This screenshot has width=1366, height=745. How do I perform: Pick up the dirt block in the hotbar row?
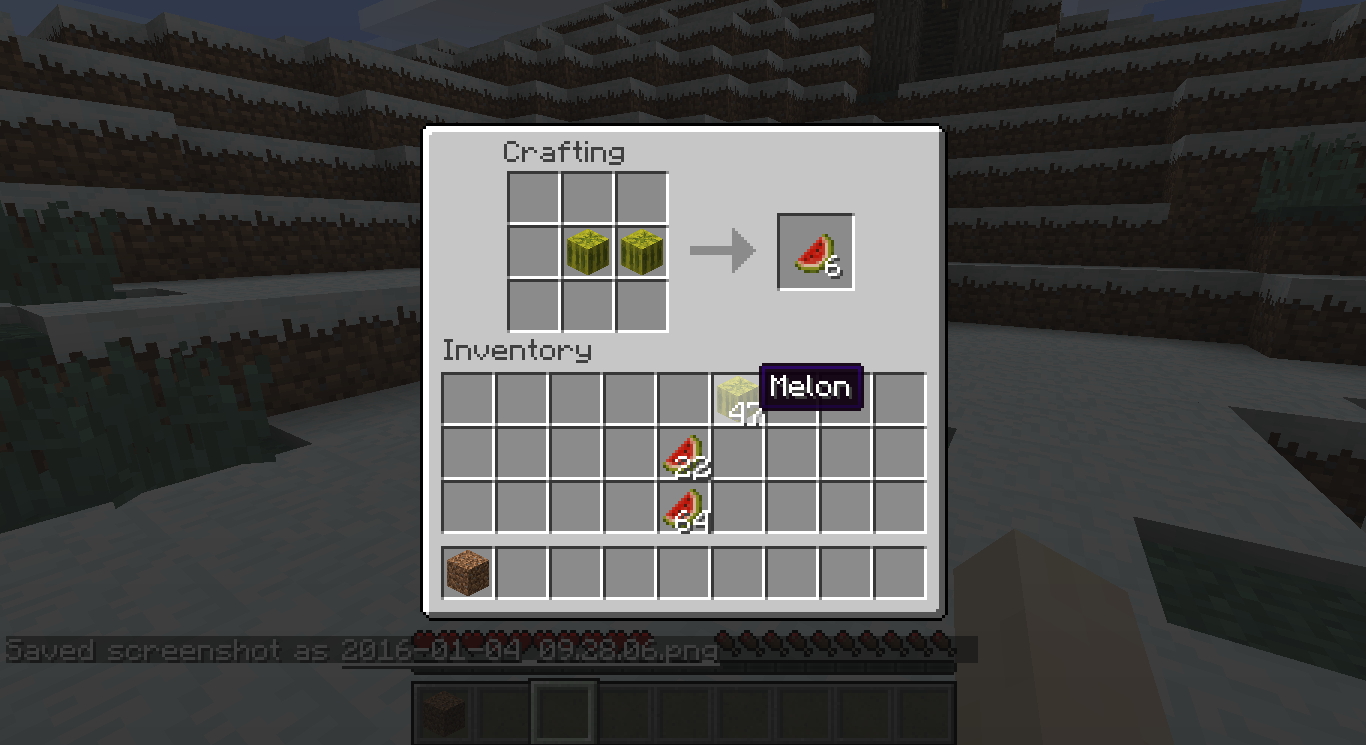coord(468,570)
